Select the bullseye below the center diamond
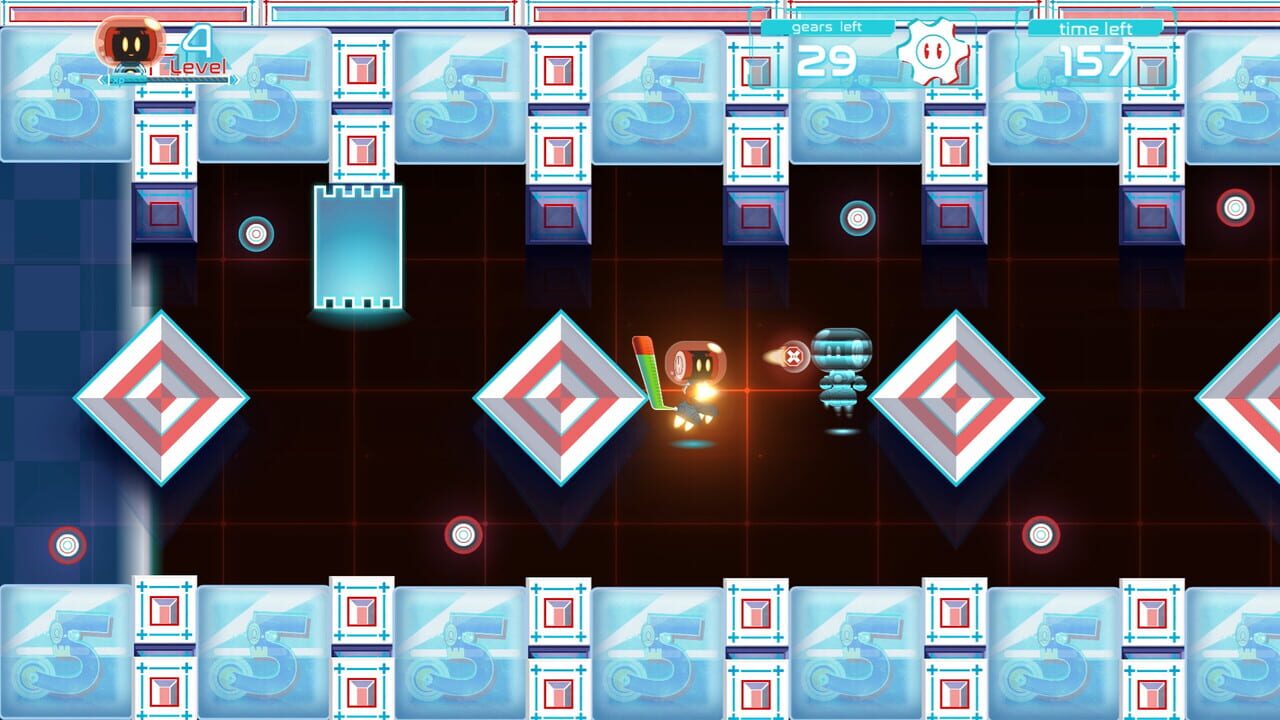Image resolution: width=1280 pixels, height=720 pixels. (x=463, y=534)
